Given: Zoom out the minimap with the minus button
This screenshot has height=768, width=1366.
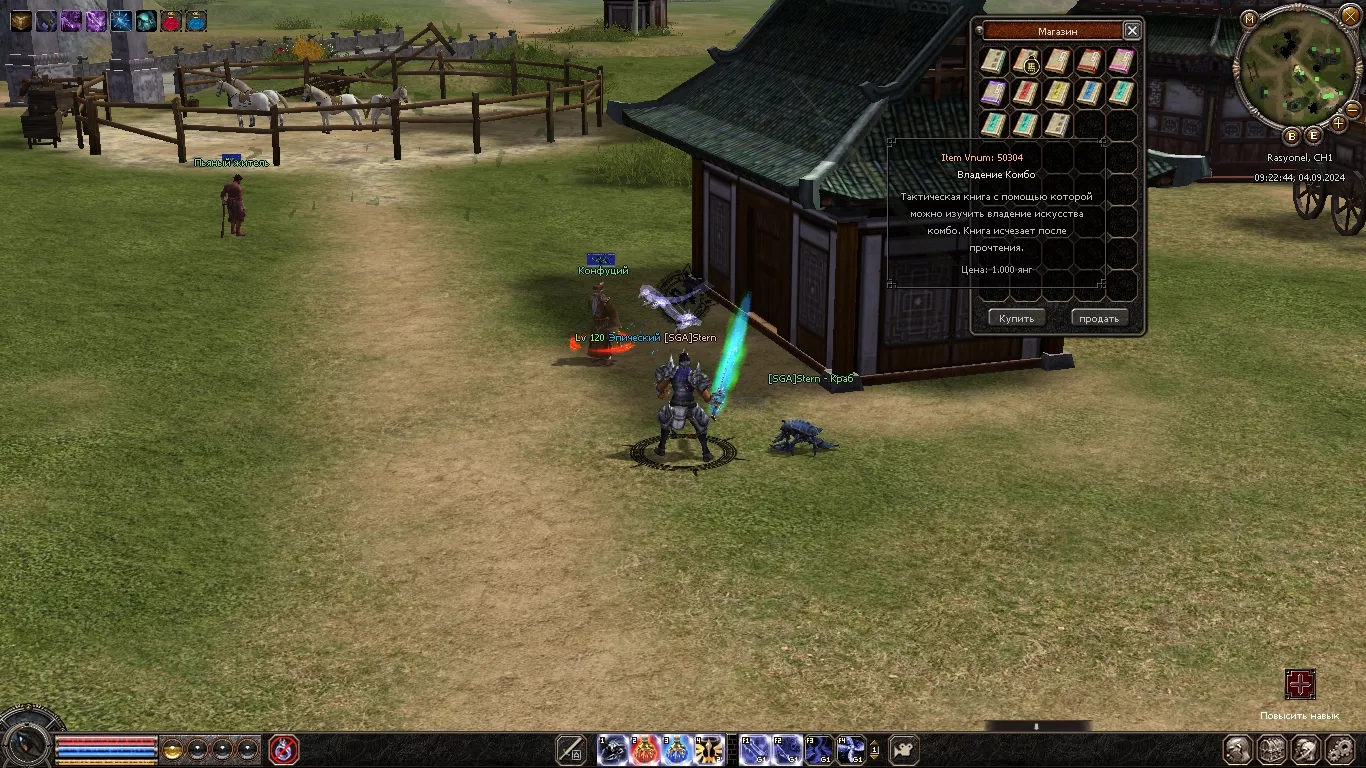Looking at the screenshot, I should tap(1353, 108).
